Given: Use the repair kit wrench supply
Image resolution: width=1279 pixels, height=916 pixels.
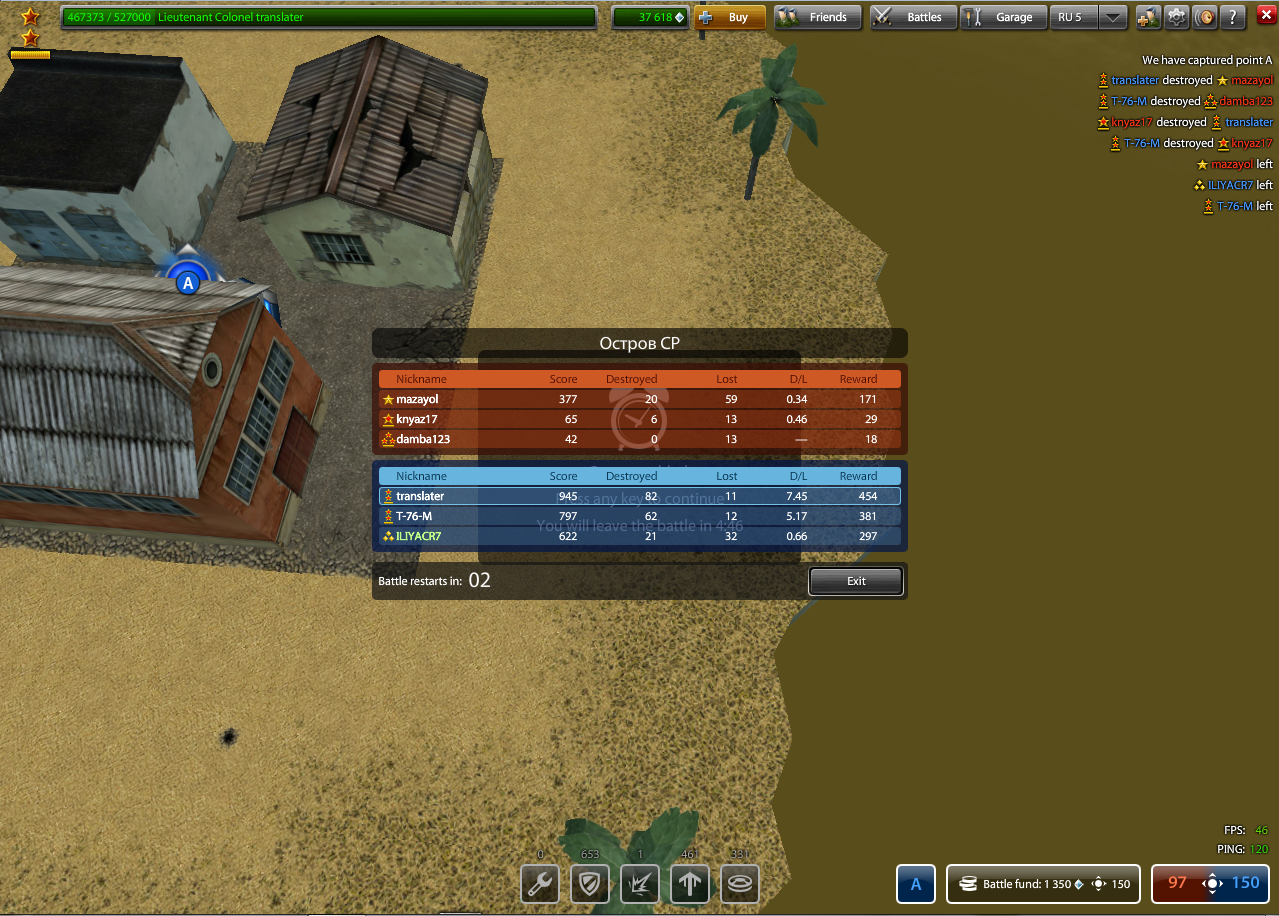Looking at the screenshot, I should 540,884.
